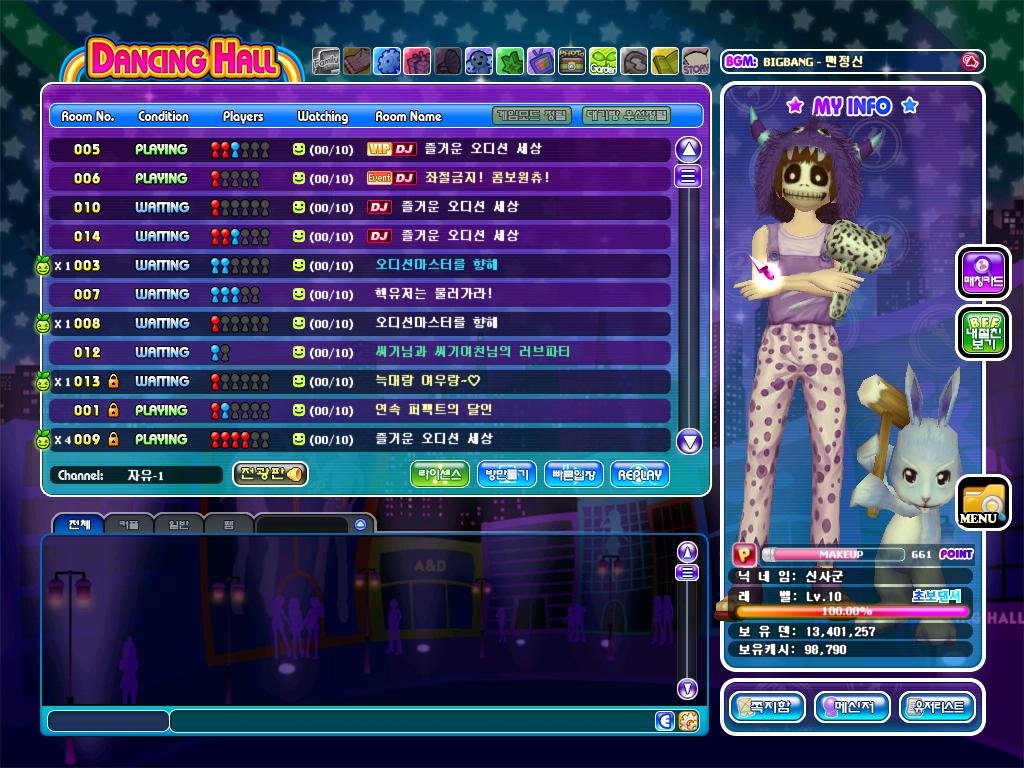Join room 005 즐거운 오디션 세상

click(x=360, y=149)
